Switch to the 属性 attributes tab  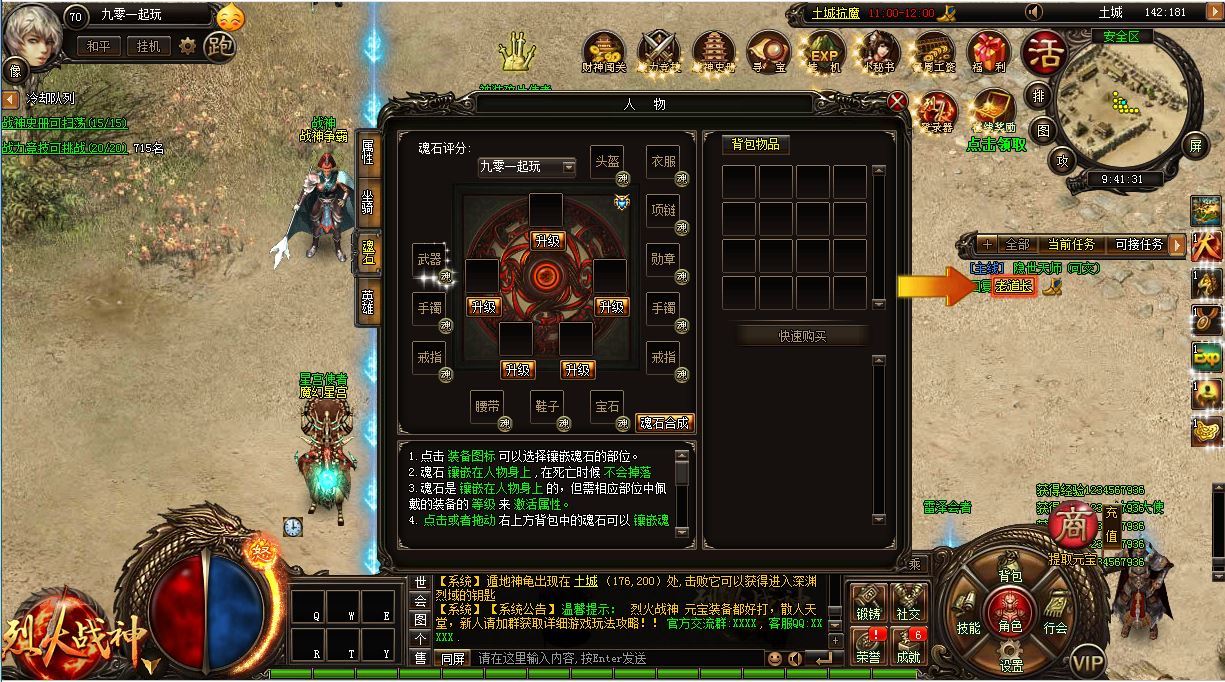click(x=368, y=151)
